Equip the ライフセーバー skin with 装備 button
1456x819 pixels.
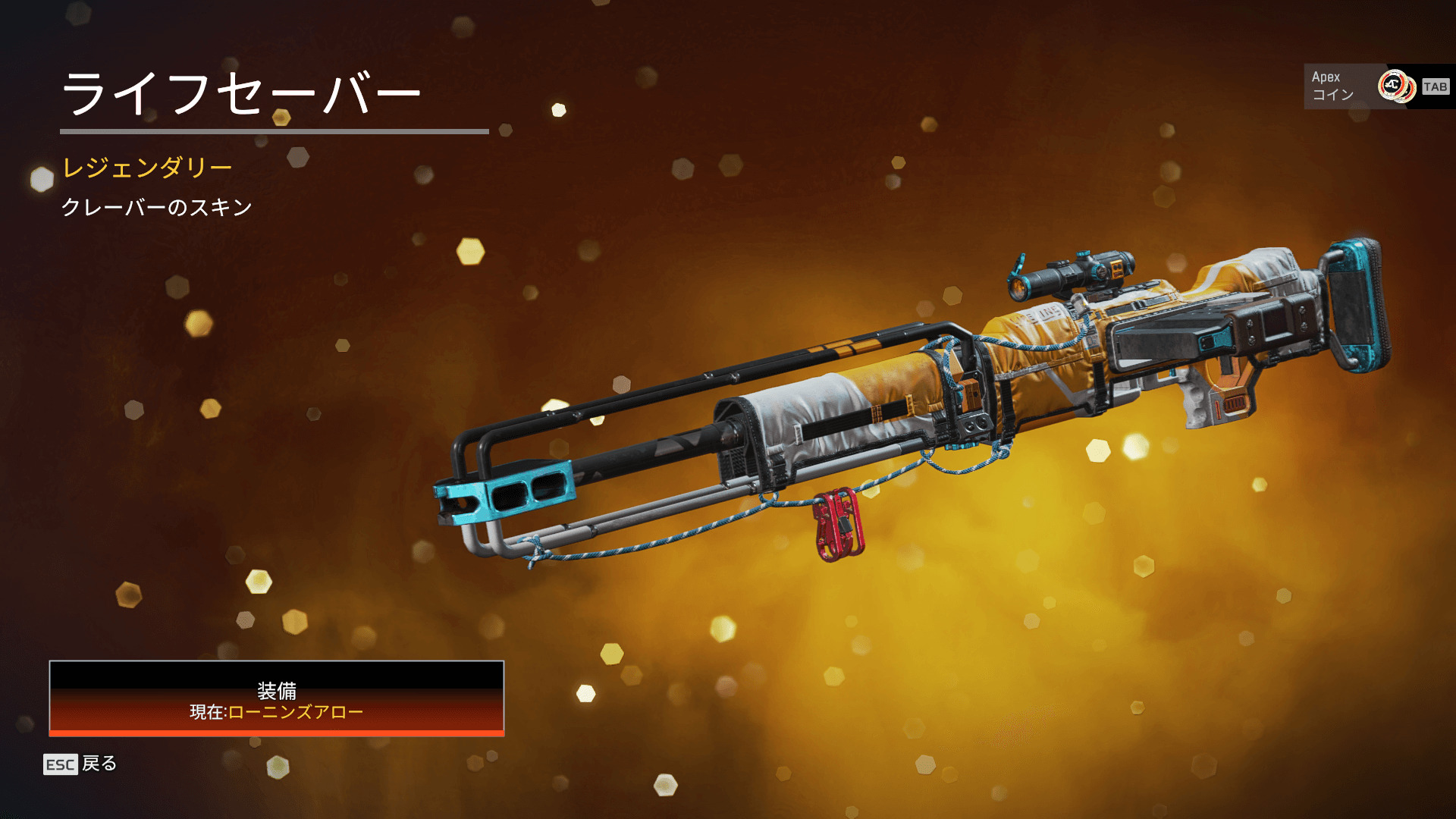(277, 698)
